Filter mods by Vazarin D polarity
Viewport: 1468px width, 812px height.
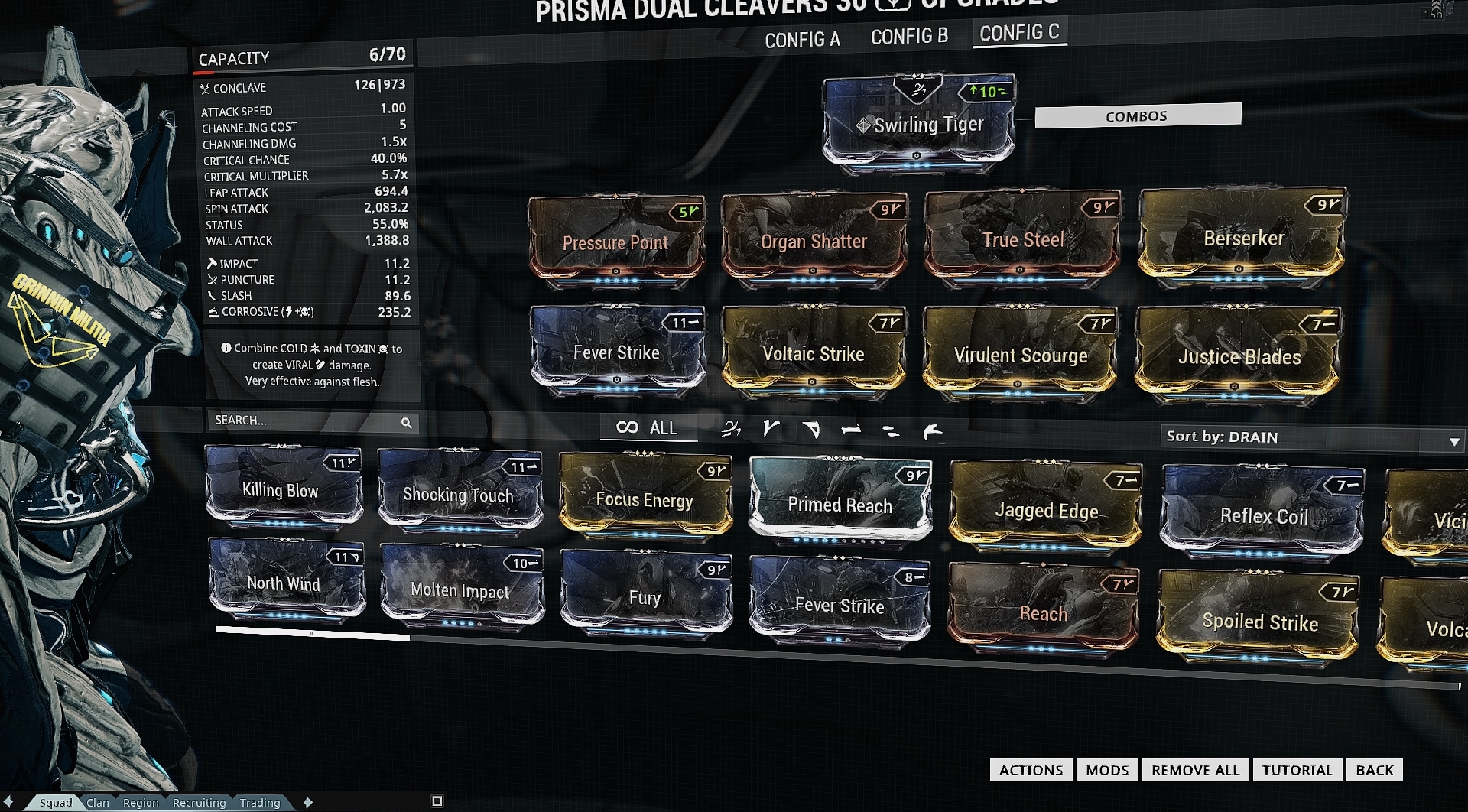point(812,428)
